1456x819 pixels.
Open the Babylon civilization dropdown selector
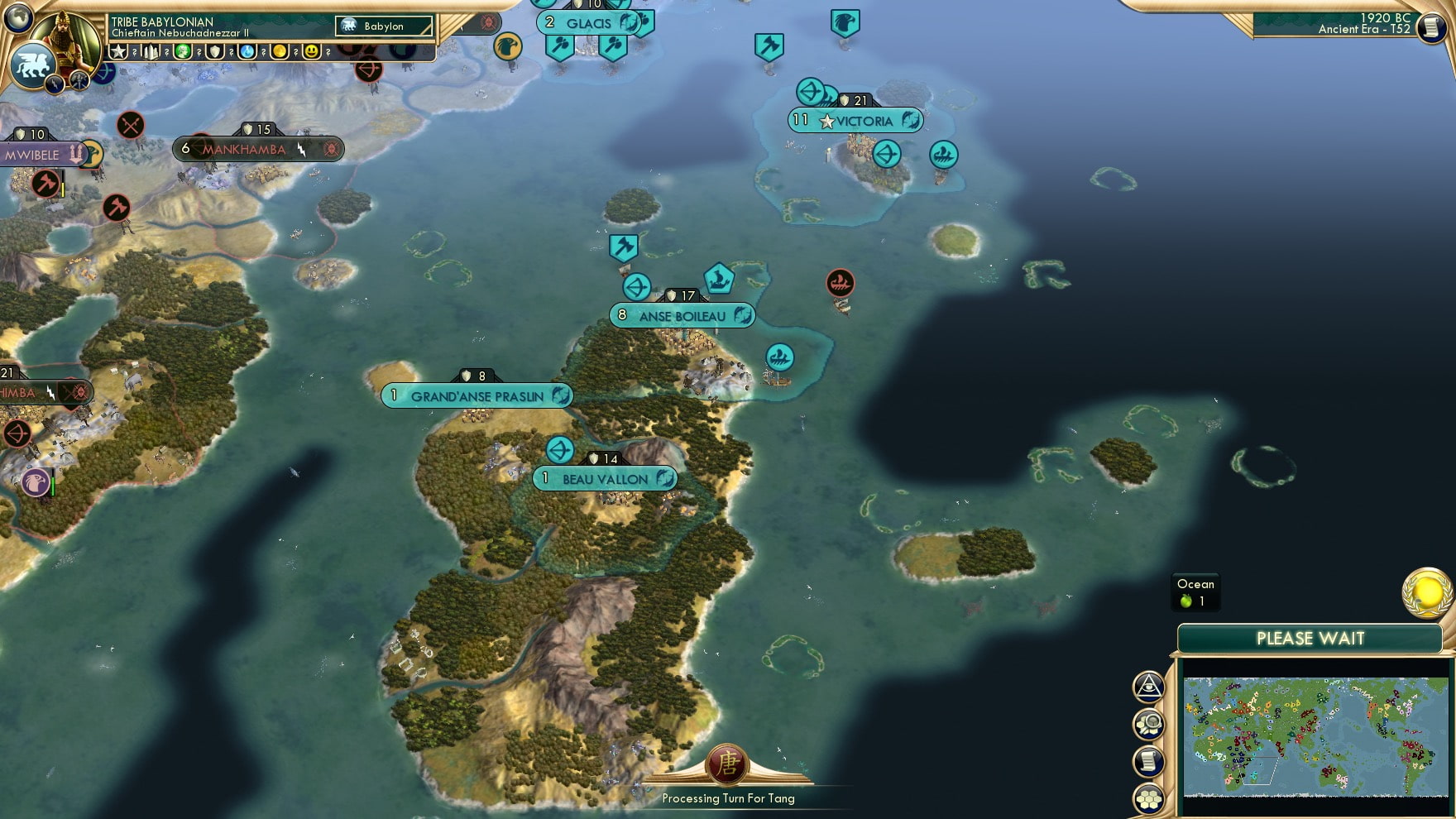point(383,26)
